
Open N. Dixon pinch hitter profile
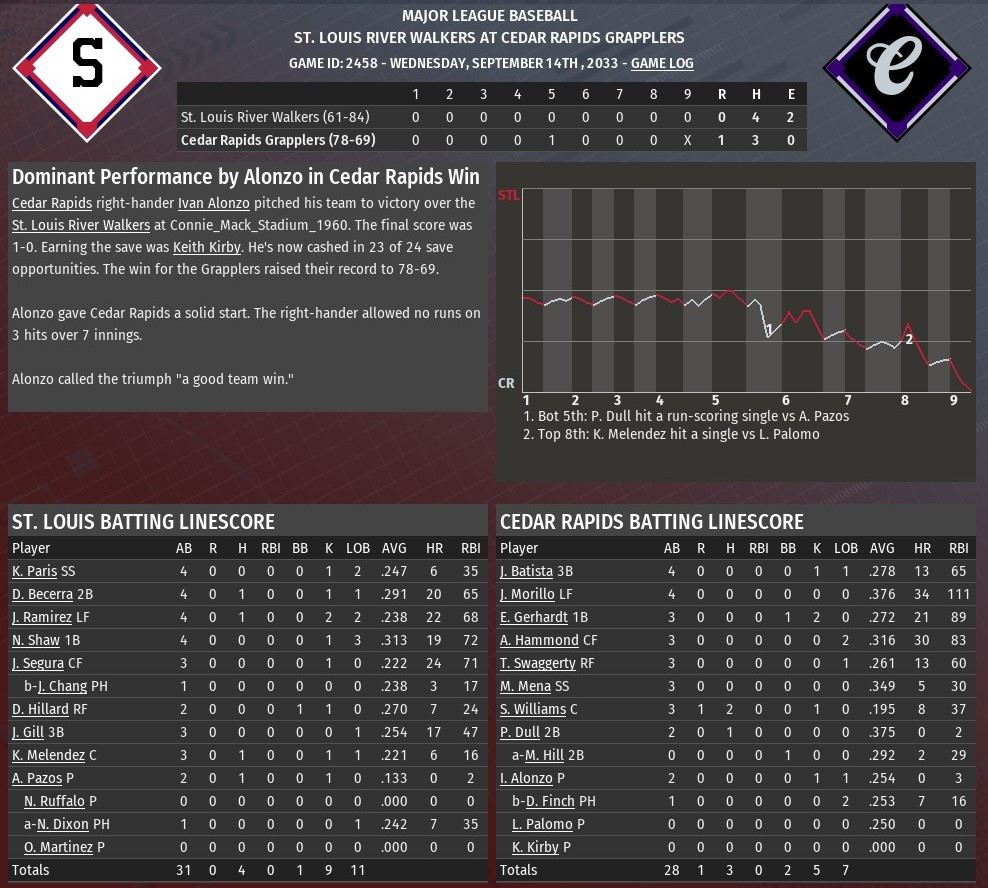click(x=63, y=825)
